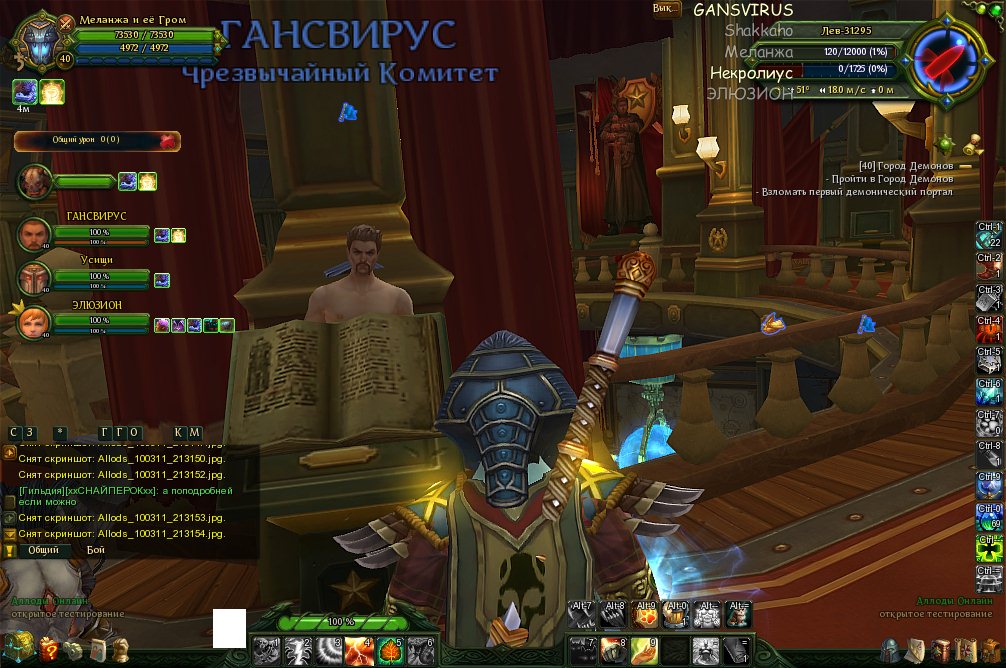Select party member ЭЛЮЗИОН portrait
This screenshot has width=1006, height=668.
[x=34, y=321]
